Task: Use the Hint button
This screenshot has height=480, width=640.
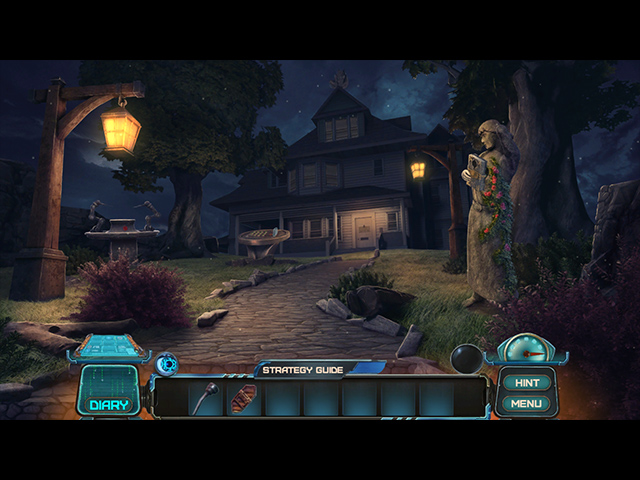Action: (x=525, y=382)
